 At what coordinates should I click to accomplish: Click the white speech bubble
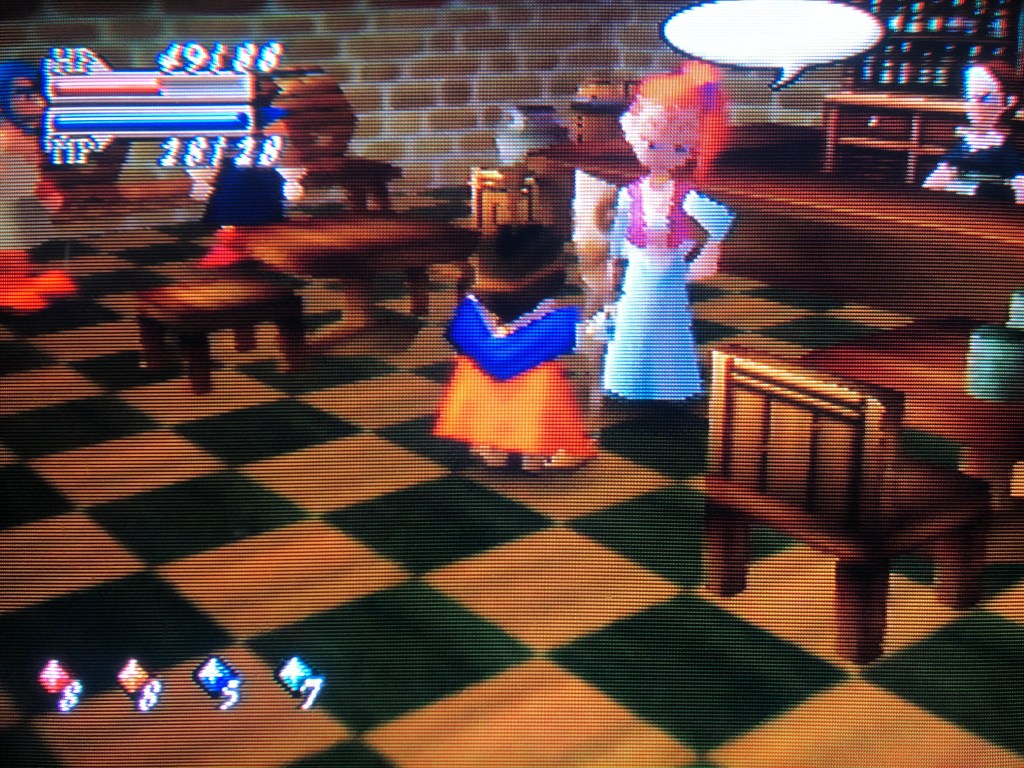coord(772,35)
